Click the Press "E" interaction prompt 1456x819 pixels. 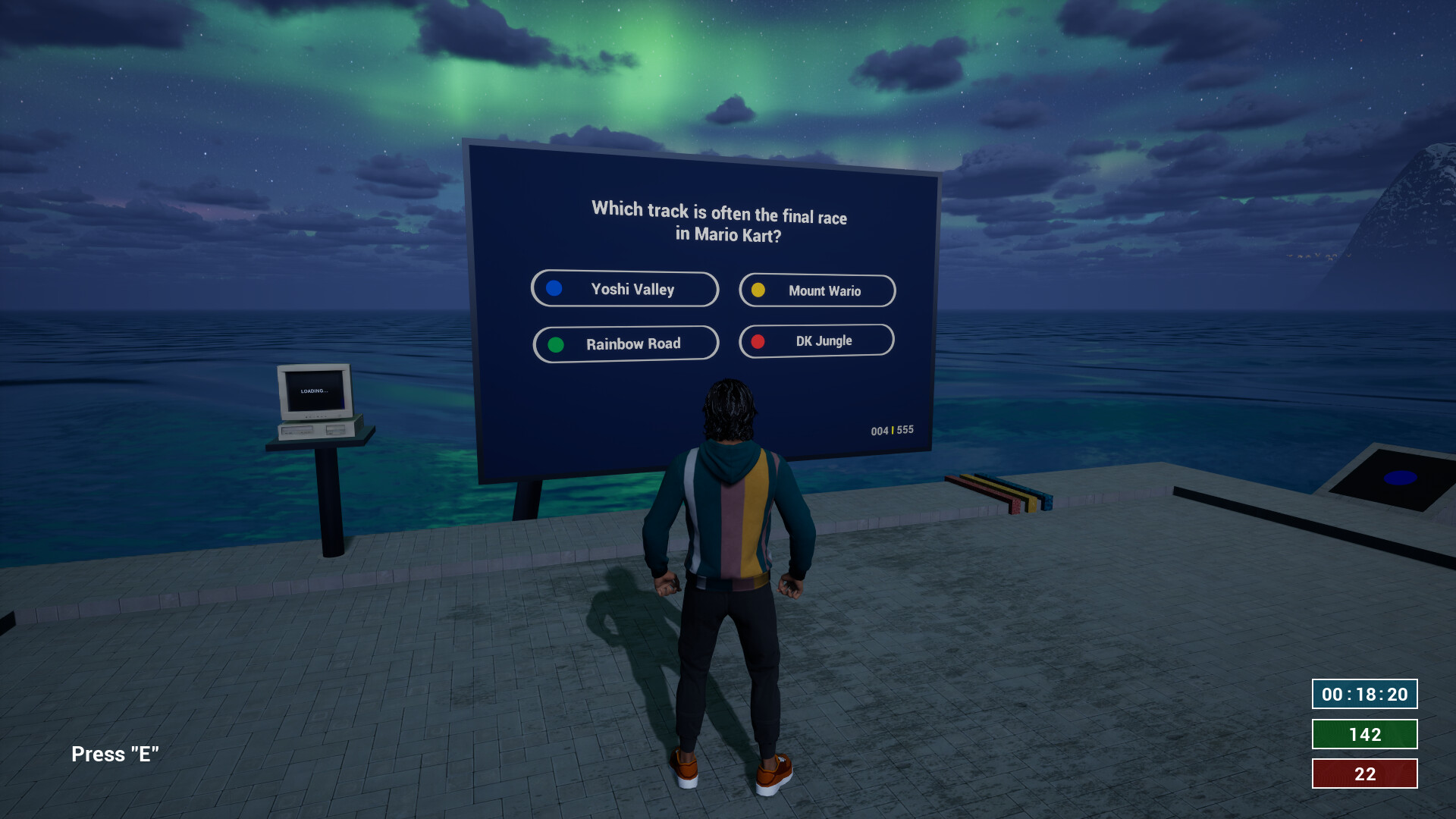[x=115, y=754]
